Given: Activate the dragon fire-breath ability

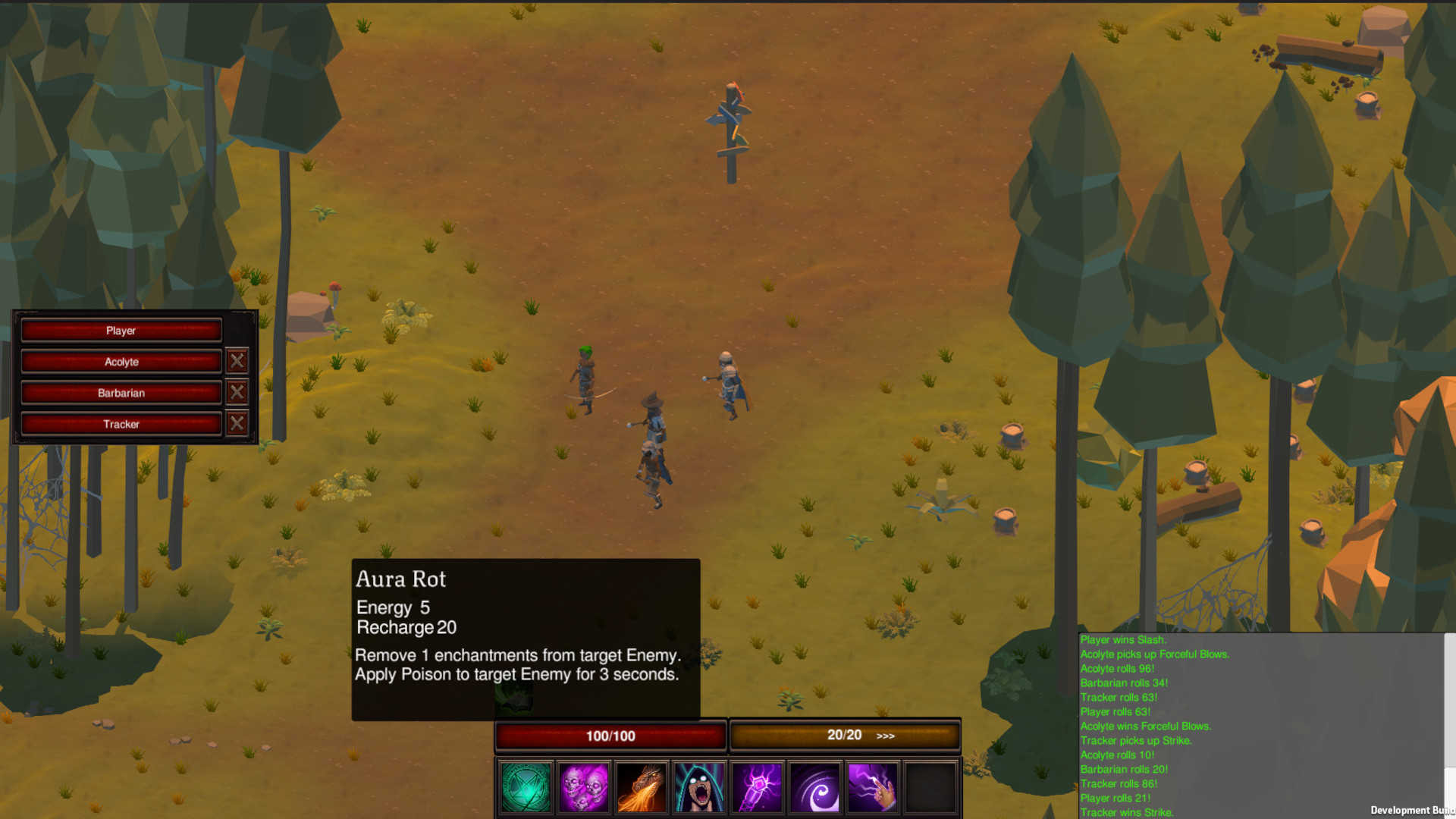Looking at the screenshot, I should 641,787.
